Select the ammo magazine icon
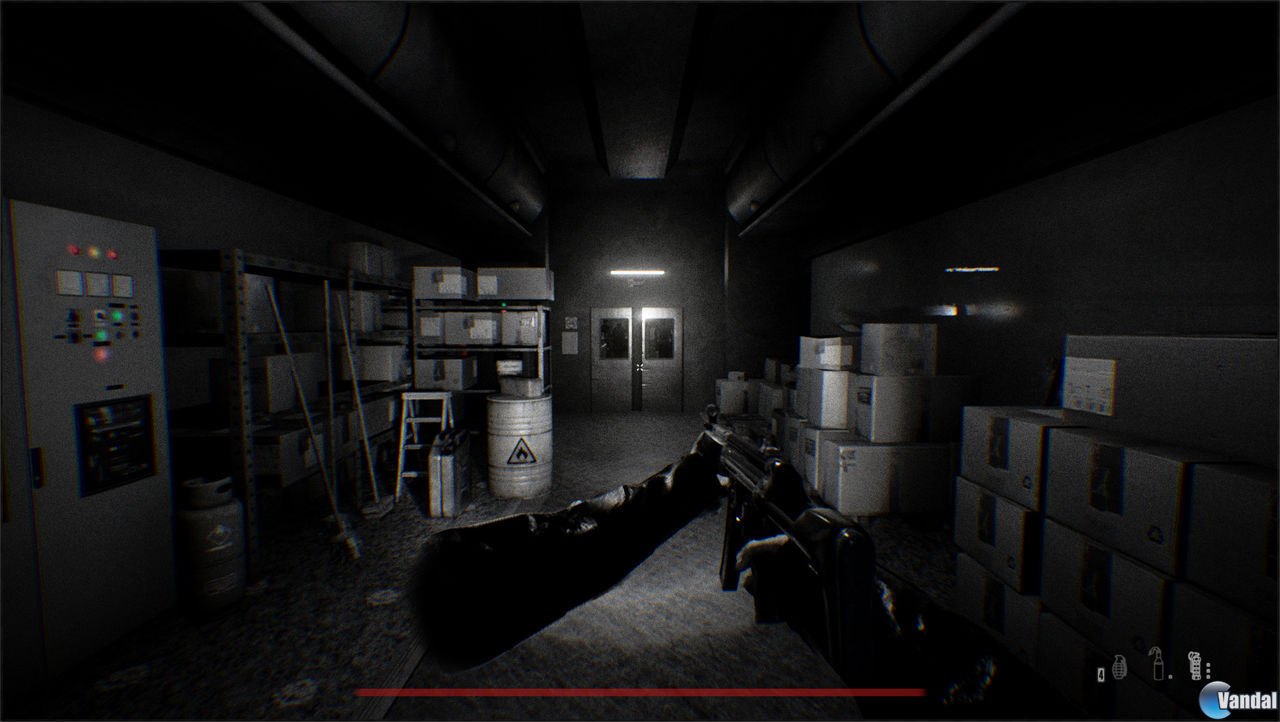Screen dimensions: 1280x722 click(x=1196, y=665)
